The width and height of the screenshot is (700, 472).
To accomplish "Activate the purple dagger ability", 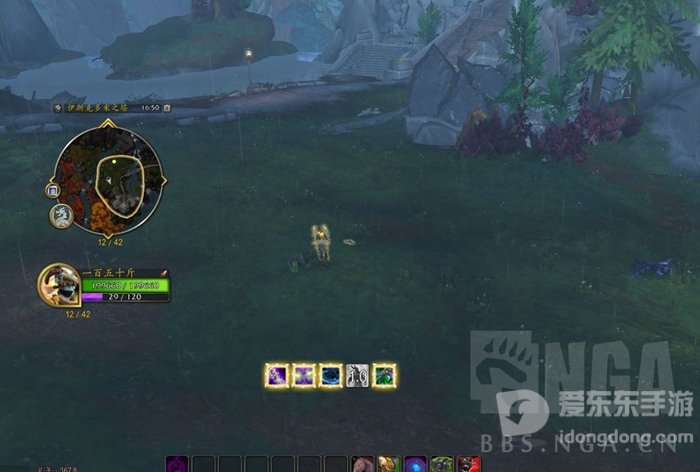I will (x=276, y=375).
